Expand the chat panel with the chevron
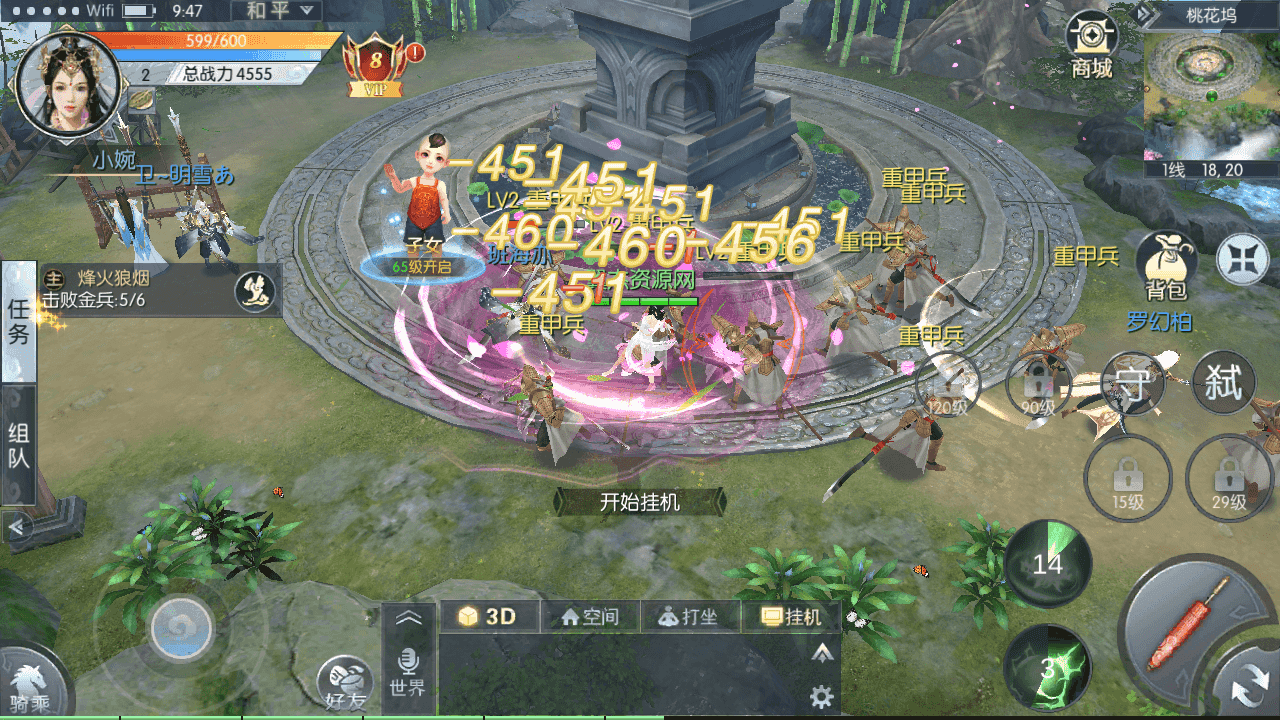Image resolution: width=1280 pixels, height=720 pixels. [410, 616]
